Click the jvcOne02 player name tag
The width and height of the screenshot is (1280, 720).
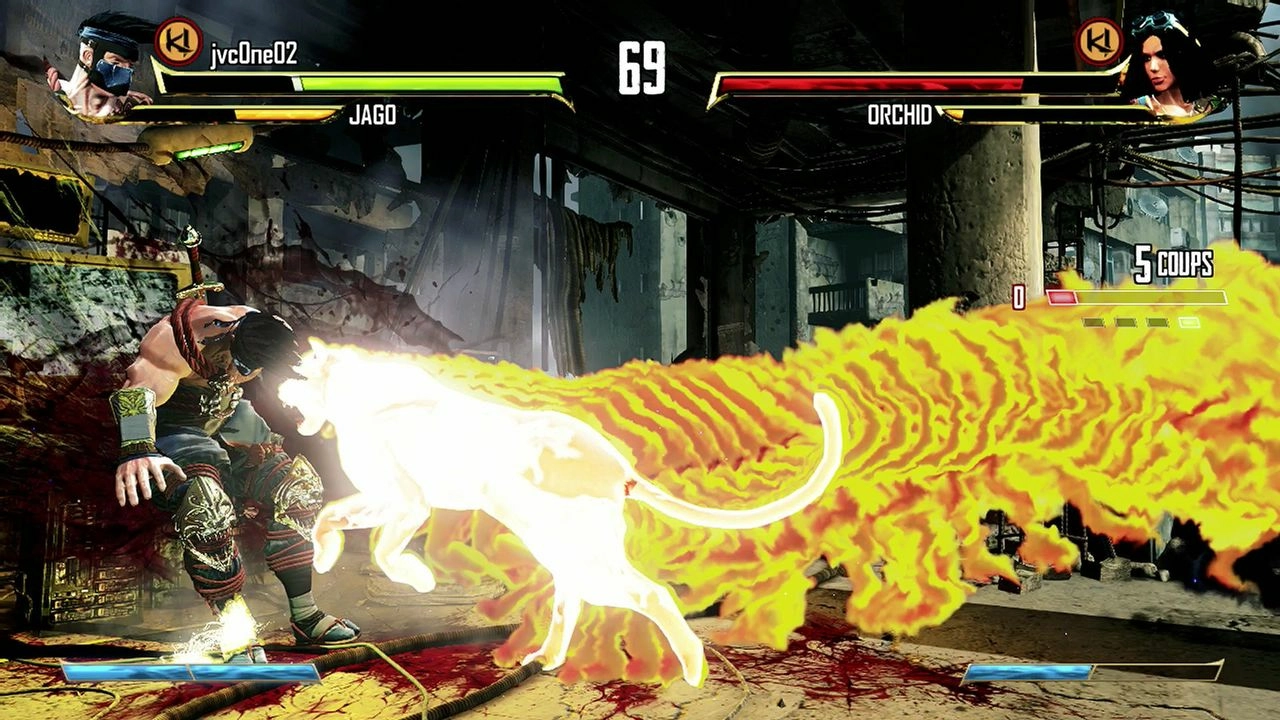click(x=254, y=54)
